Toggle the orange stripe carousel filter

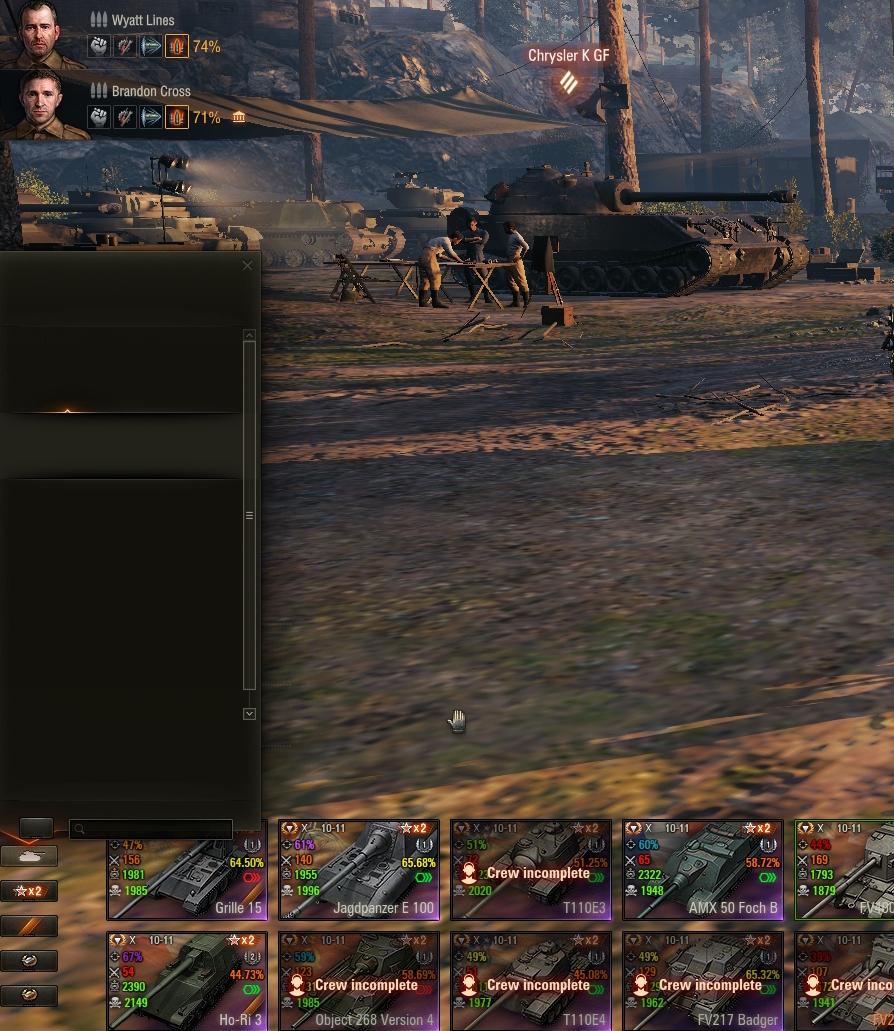[29, 926]
